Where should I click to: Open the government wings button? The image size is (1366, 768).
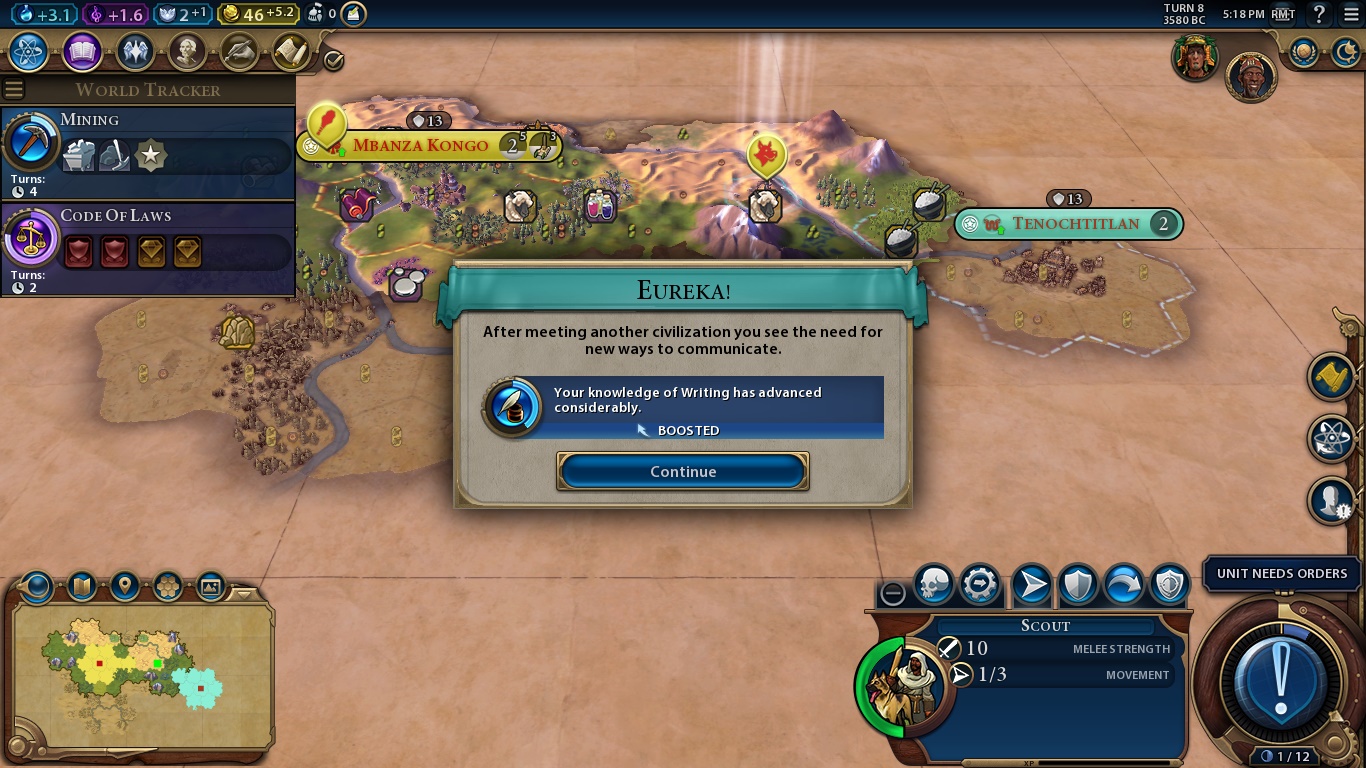tap(135, 51)
